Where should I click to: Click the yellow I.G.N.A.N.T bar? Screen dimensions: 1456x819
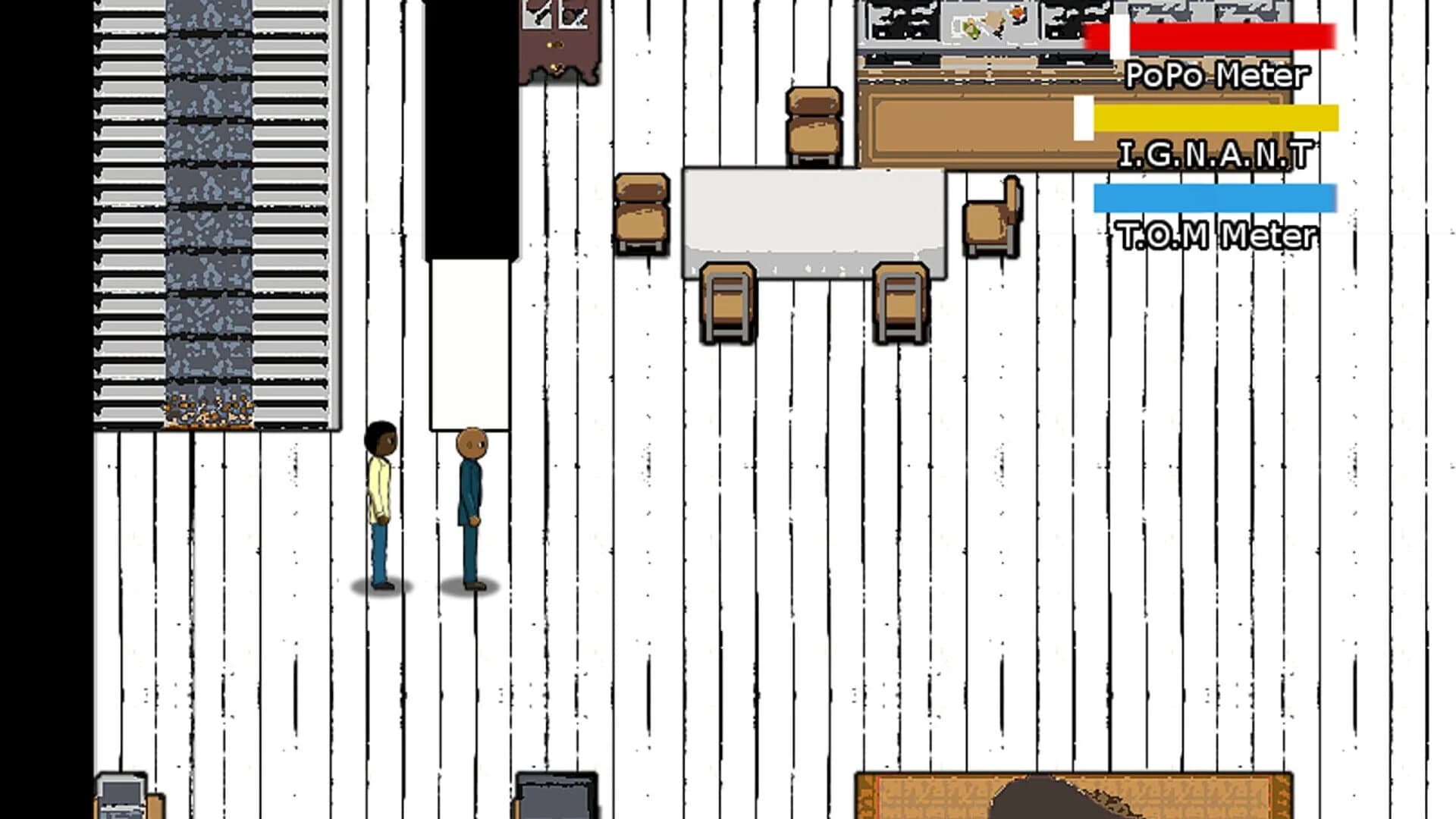click(1213, 119)
